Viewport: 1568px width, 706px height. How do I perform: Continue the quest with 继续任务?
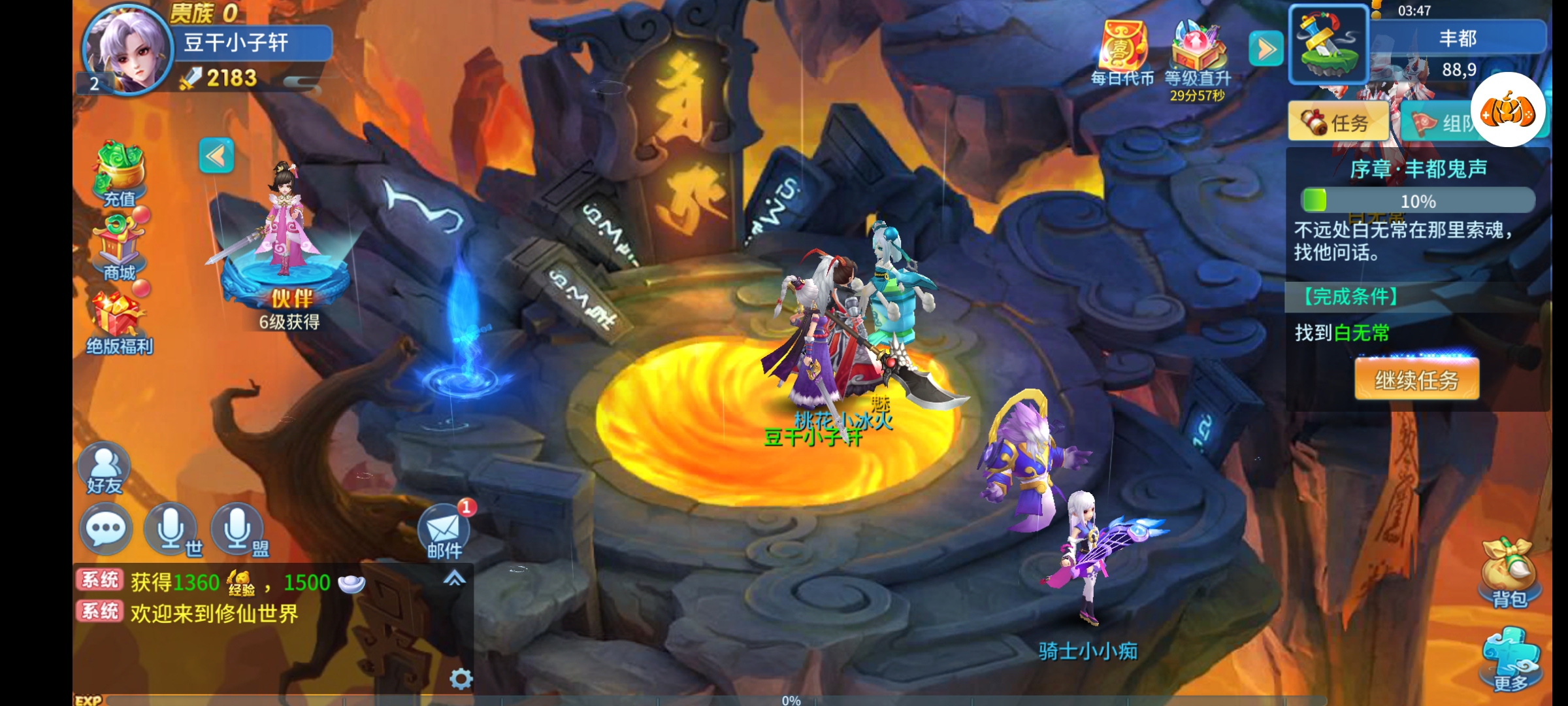pos(1416,380)
